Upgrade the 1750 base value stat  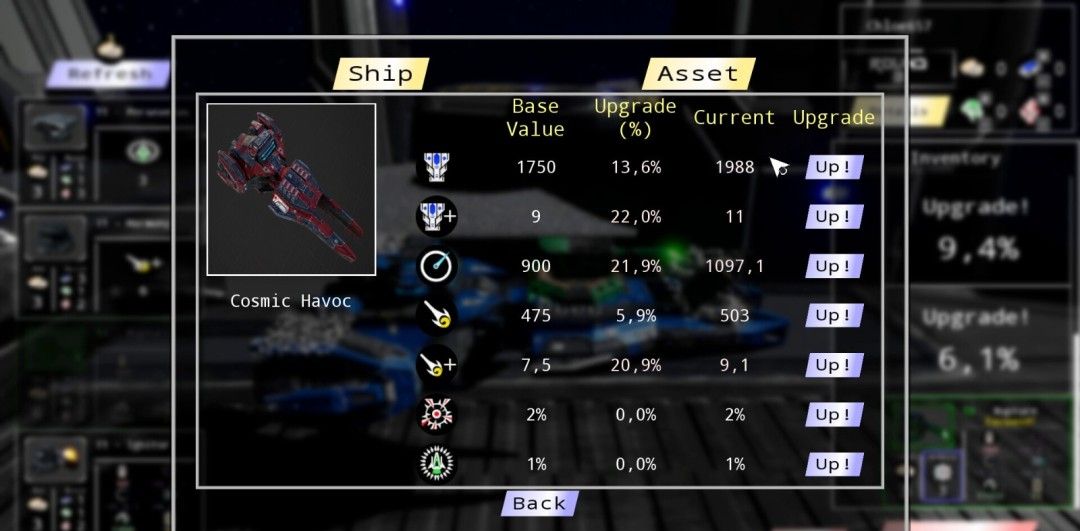click(x=833, y=167)
